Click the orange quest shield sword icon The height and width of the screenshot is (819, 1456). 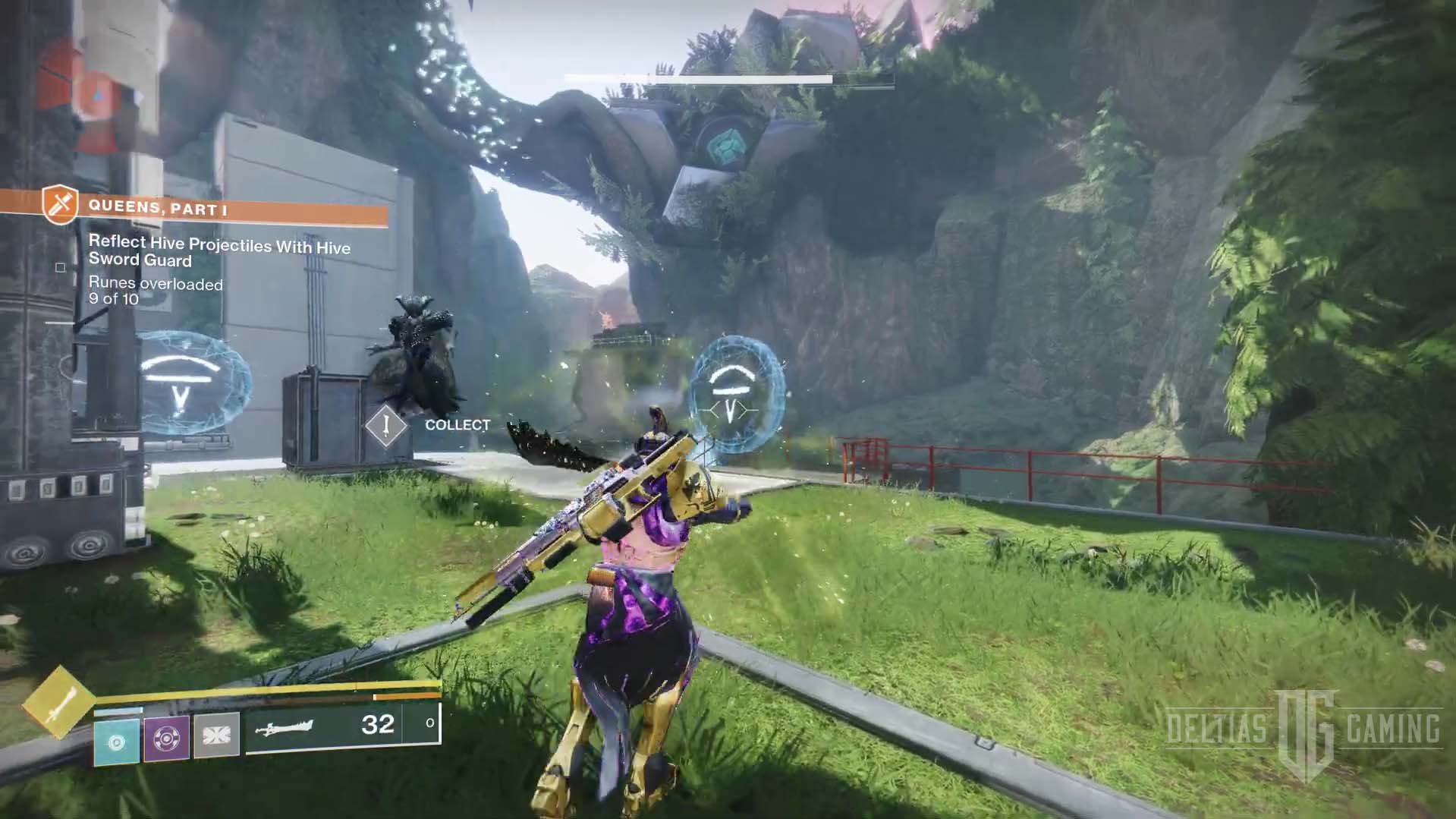click(61, 204)
